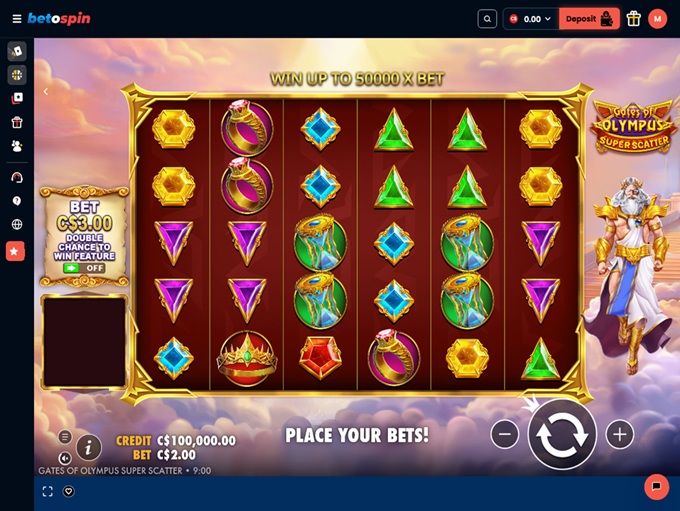Add the game to favorites with the heart icon
Image resolution: width=680 pixels, height=511 pixels.
(69, 491)
